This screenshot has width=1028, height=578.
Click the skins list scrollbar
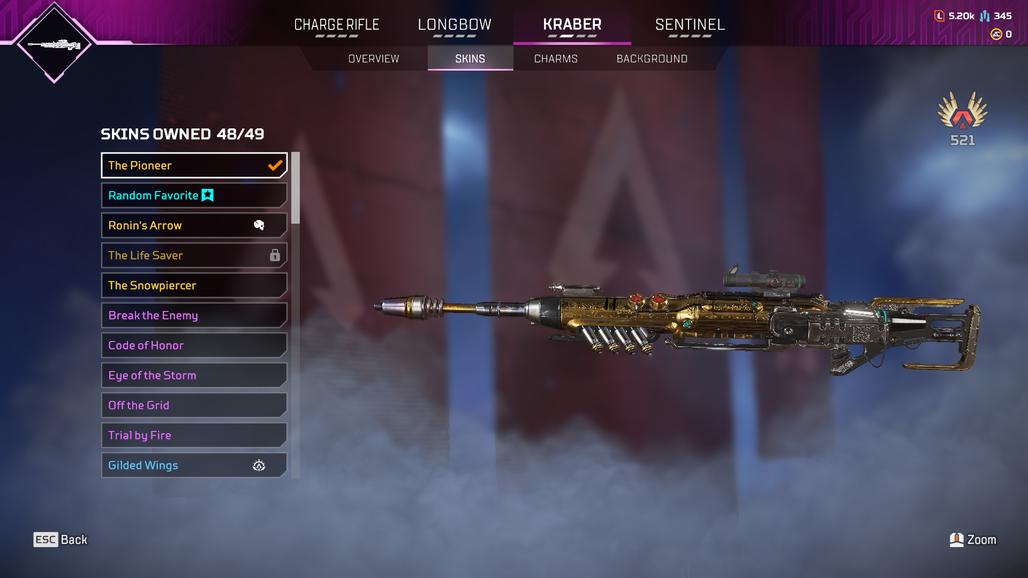click(x=295, y=188)
